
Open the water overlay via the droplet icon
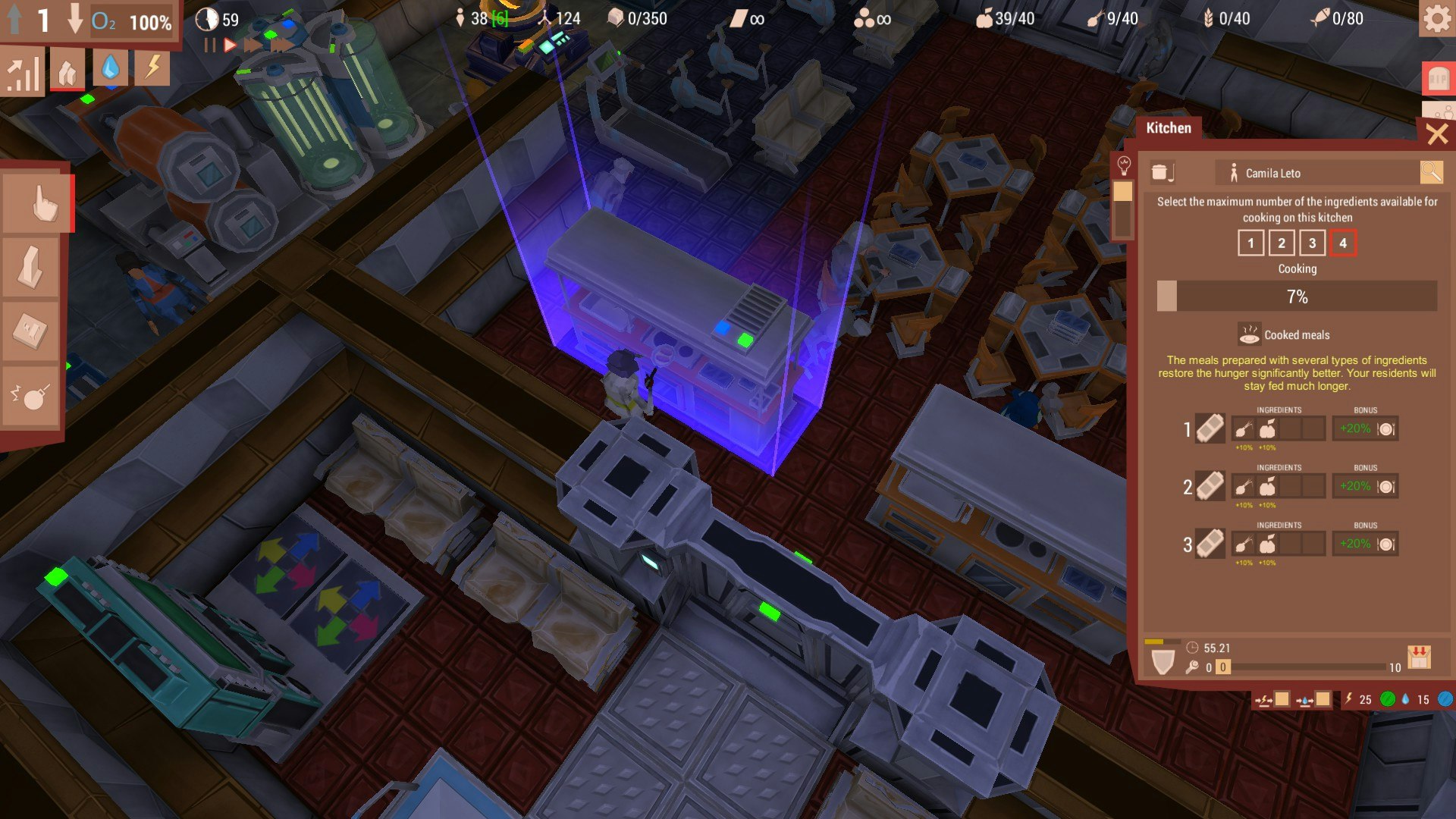click(110, 70)
